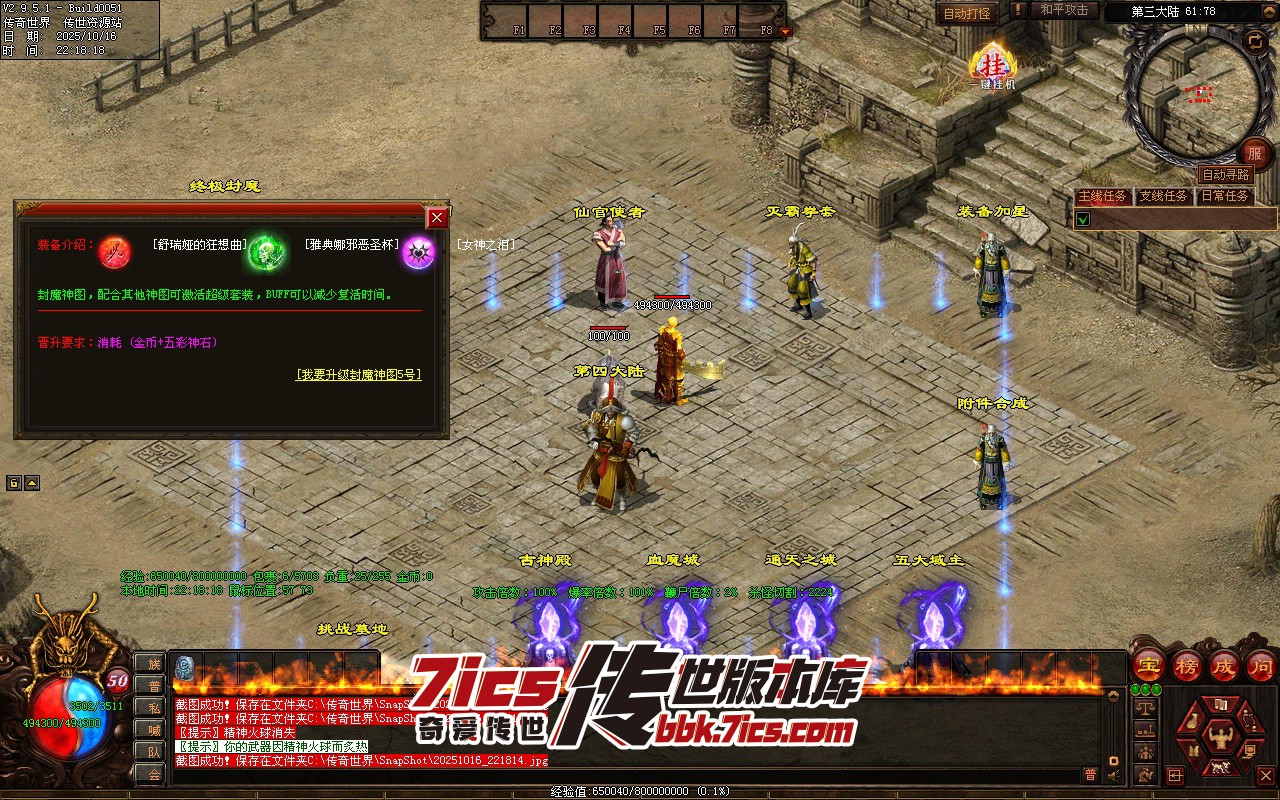Open the 自动寻路 auto-pathfinding button
This screenshot has width=1280, height=800.
[1225, 175]
